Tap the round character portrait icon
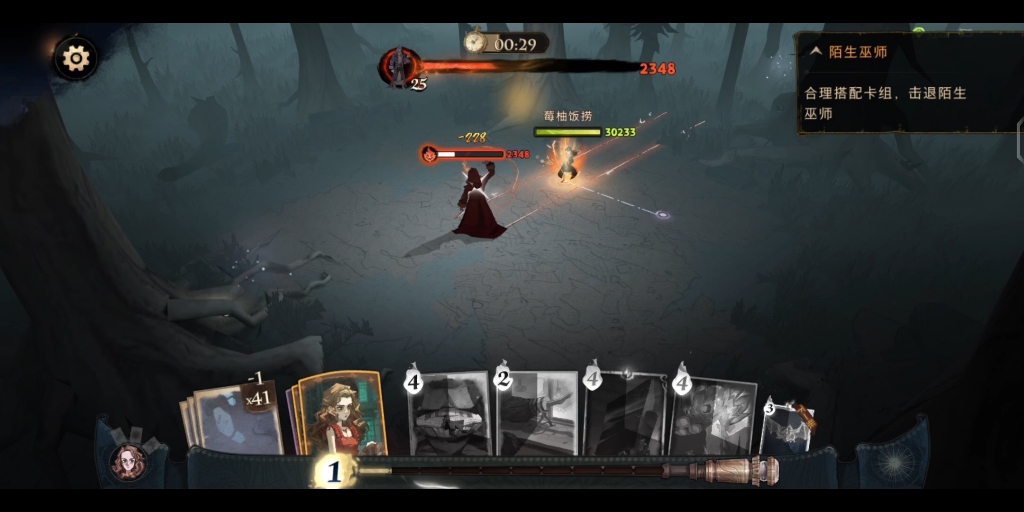Screen dimensions: 1024x512 (128, 461)
